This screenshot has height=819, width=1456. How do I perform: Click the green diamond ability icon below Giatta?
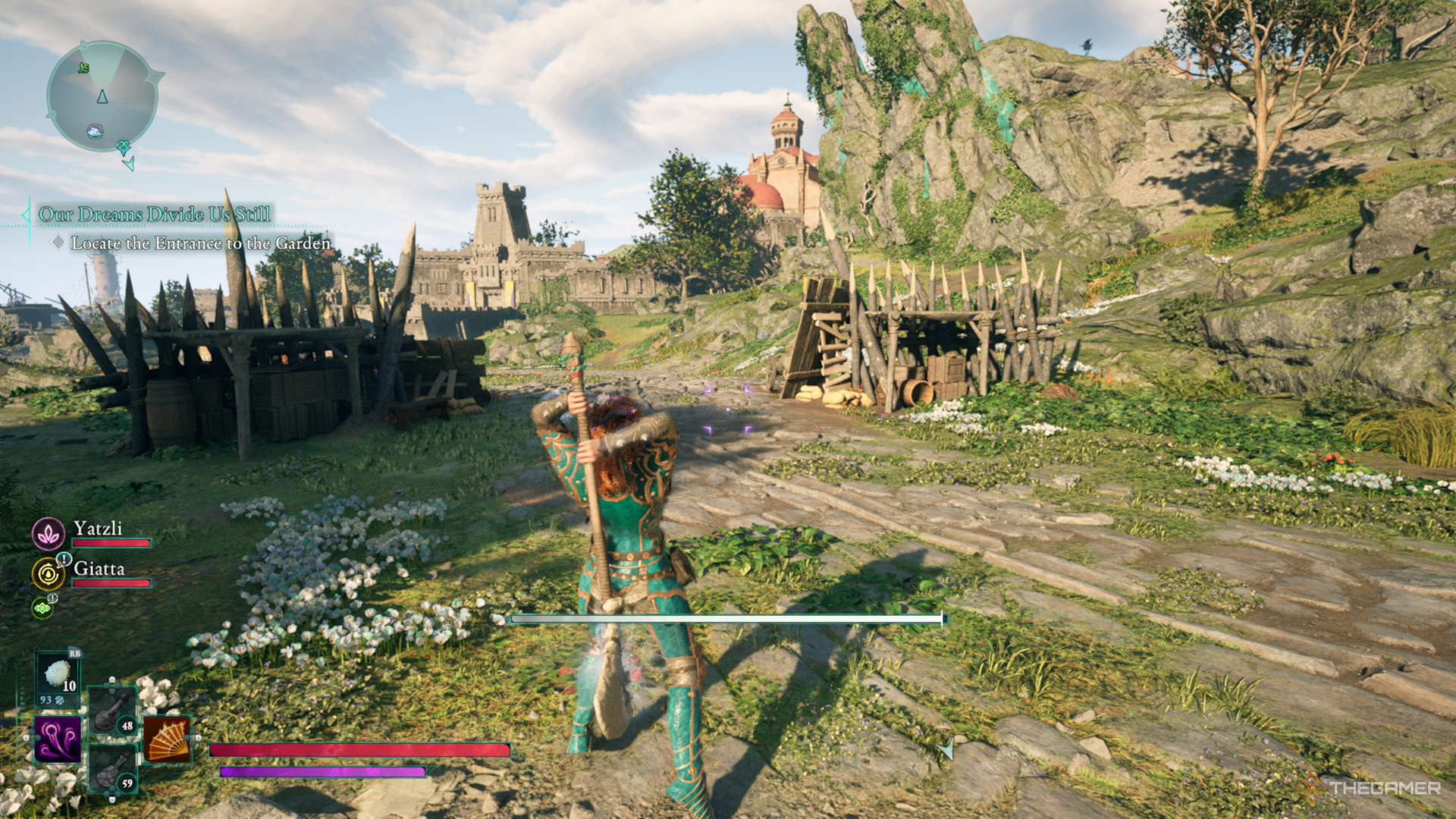pos(42,608)
